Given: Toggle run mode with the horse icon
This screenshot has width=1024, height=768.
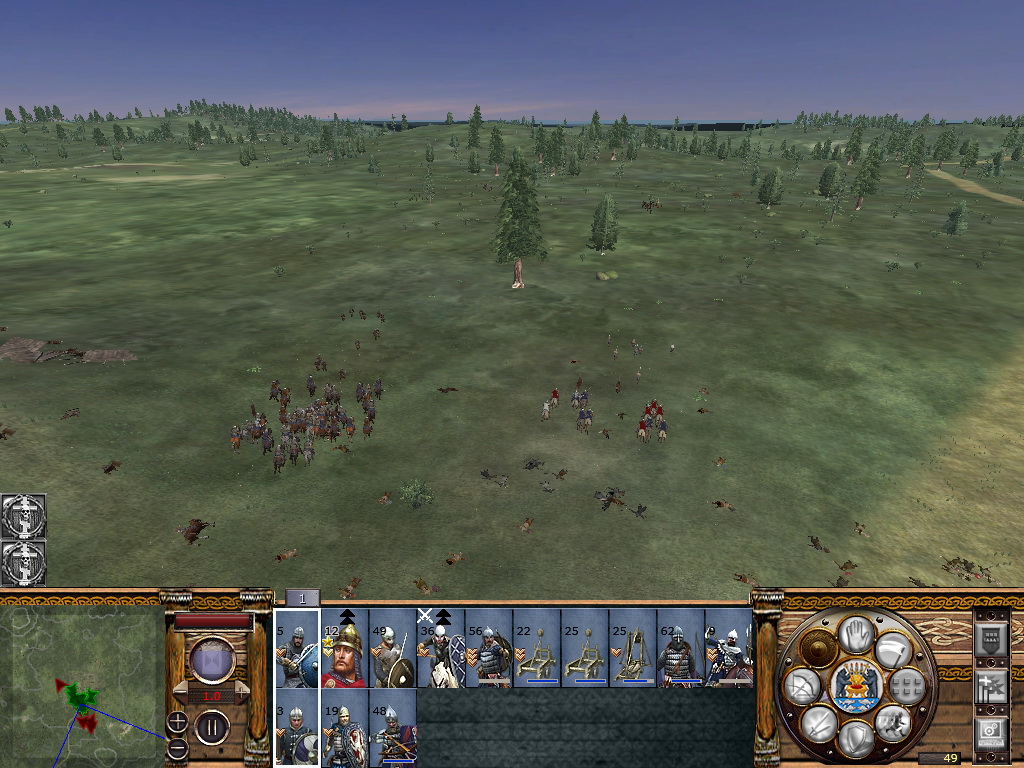Looking at the screenshot, I should 892,722.
